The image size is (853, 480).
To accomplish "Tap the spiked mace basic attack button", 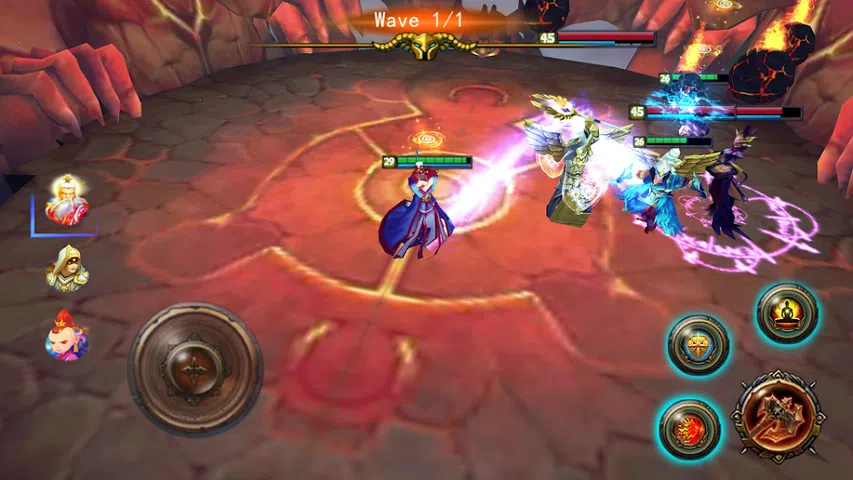I will coord(777,415).
